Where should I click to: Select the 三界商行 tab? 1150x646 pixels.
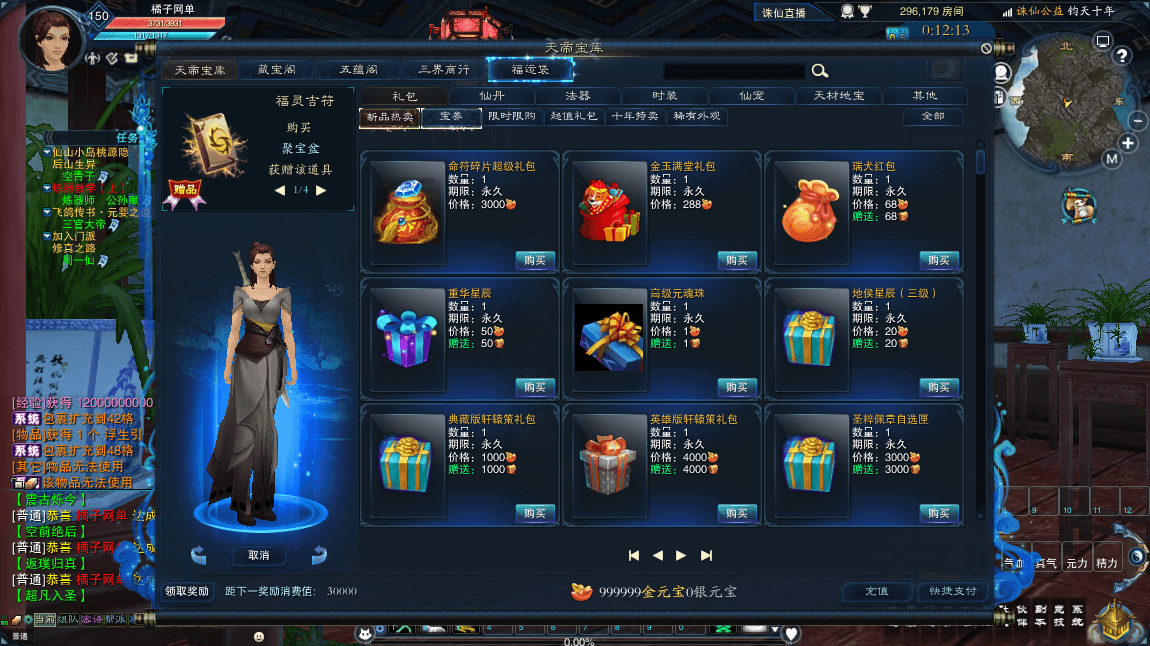tap(444, 70)
